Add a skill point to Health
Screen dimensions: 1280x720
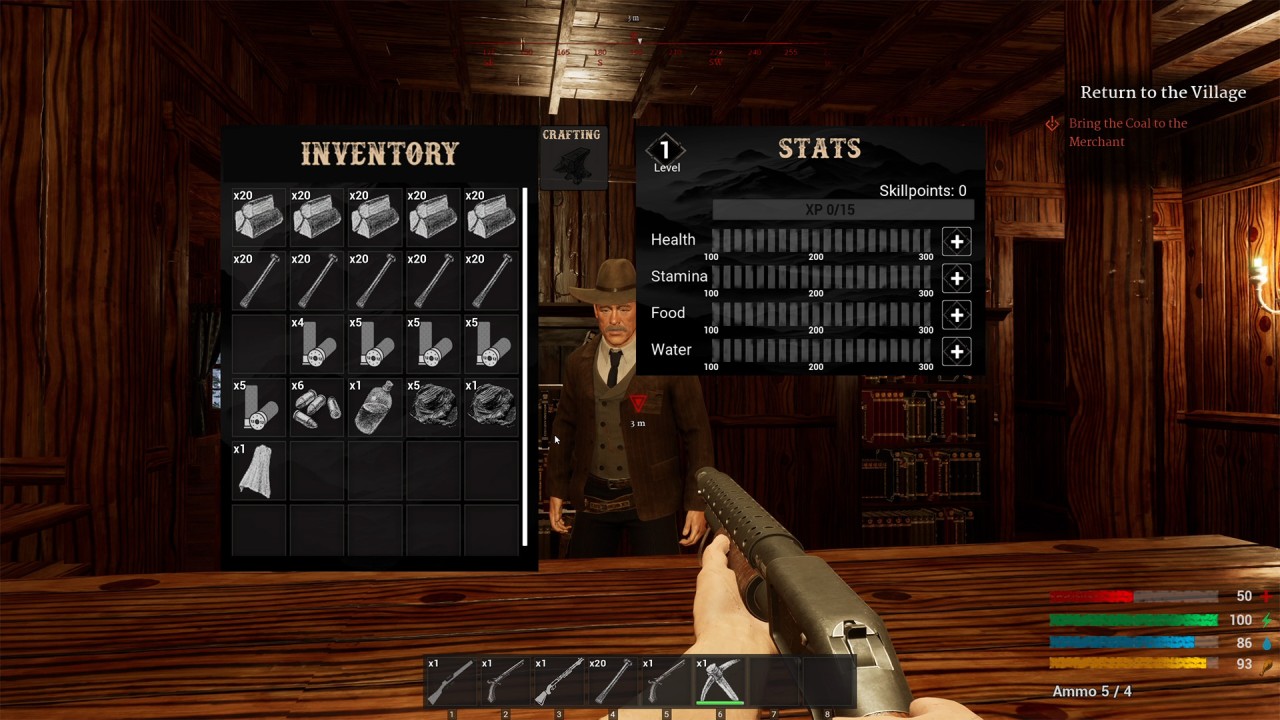(x=956, y=241)
